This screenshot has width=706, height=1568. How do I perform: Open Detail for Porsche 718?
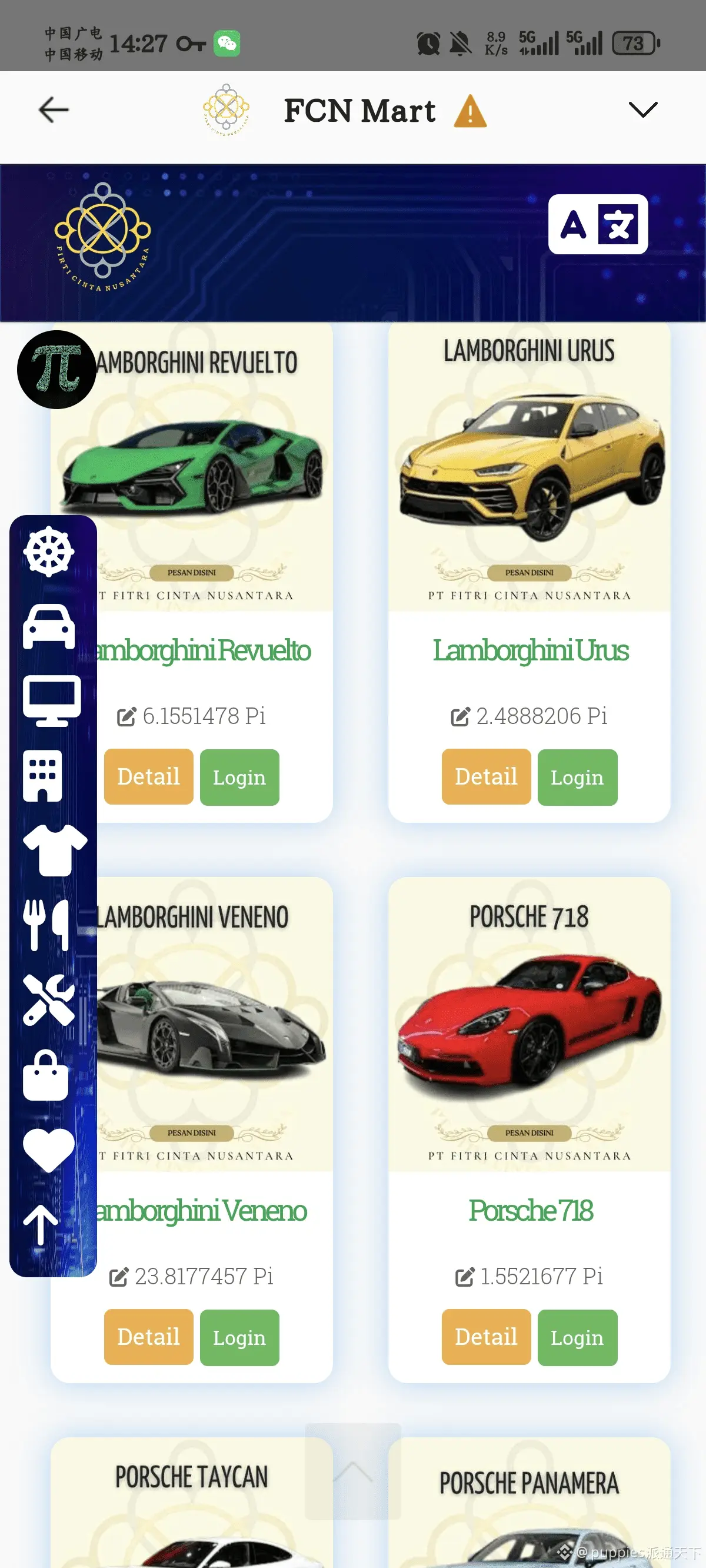486,1337
